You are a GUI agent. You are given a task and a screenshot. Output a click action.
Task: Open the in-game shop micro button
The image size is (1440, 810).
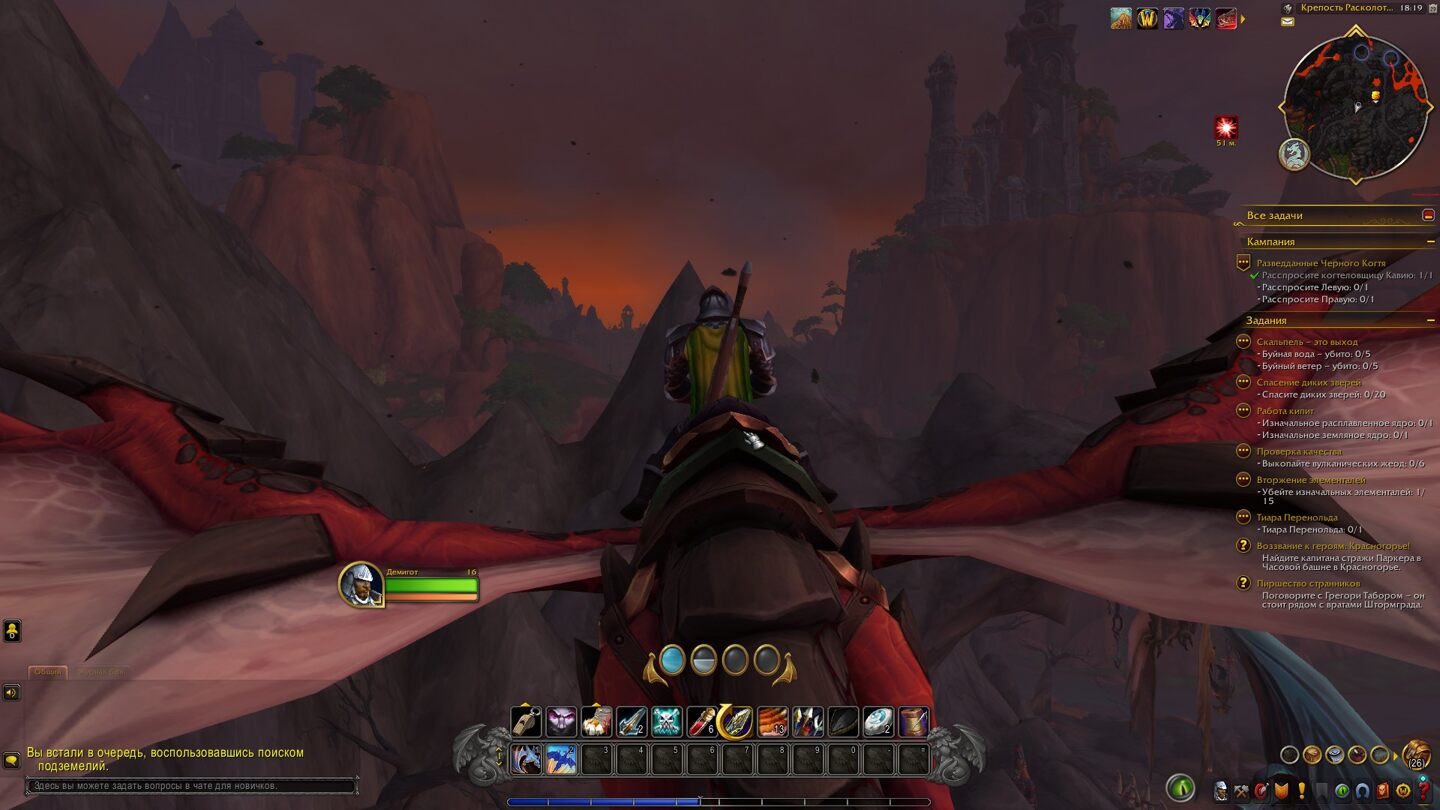(x=1403, y=790)
